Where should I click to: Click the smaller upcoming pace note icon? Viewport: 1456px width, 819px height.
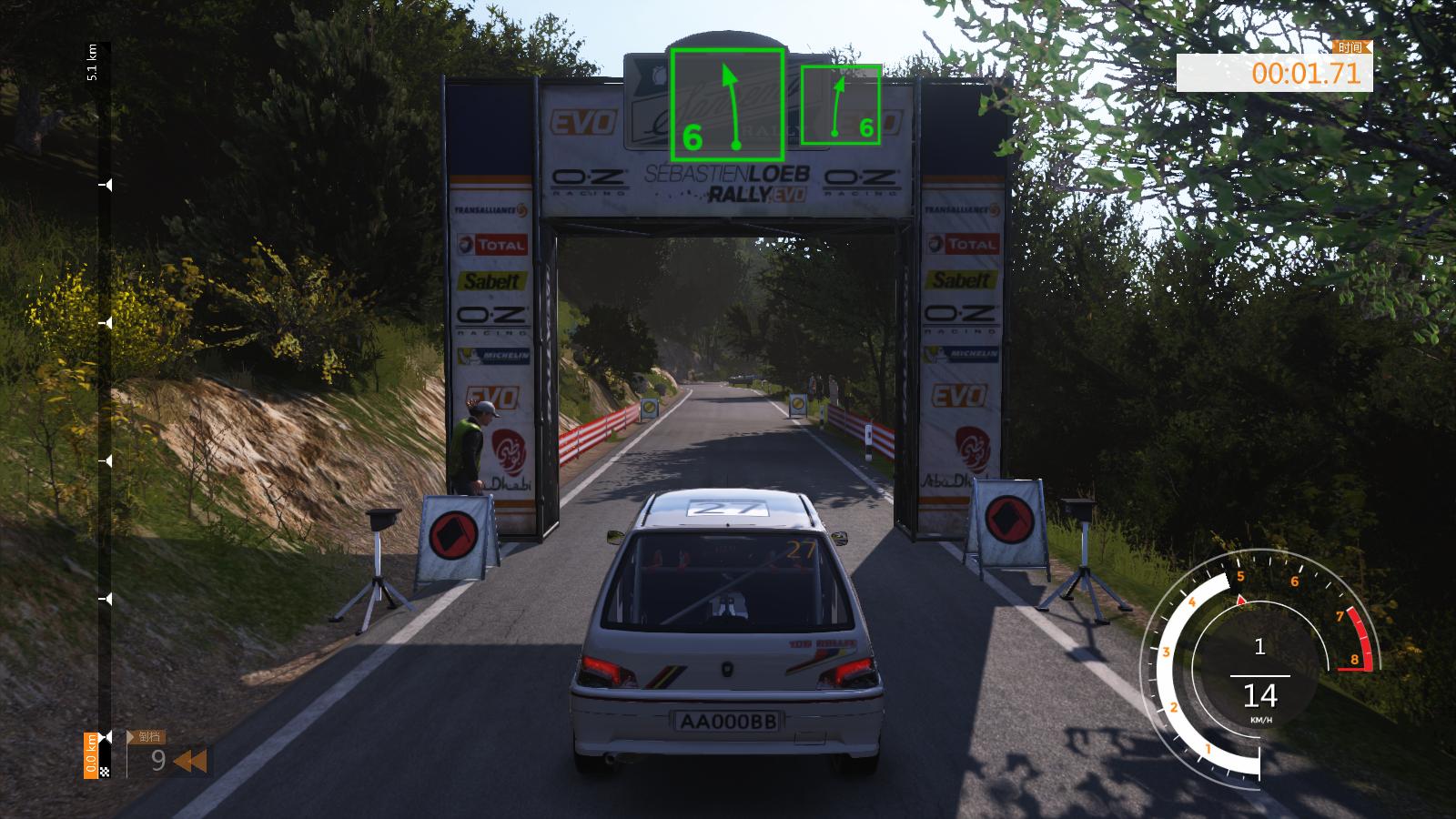[x=840, y=105]
